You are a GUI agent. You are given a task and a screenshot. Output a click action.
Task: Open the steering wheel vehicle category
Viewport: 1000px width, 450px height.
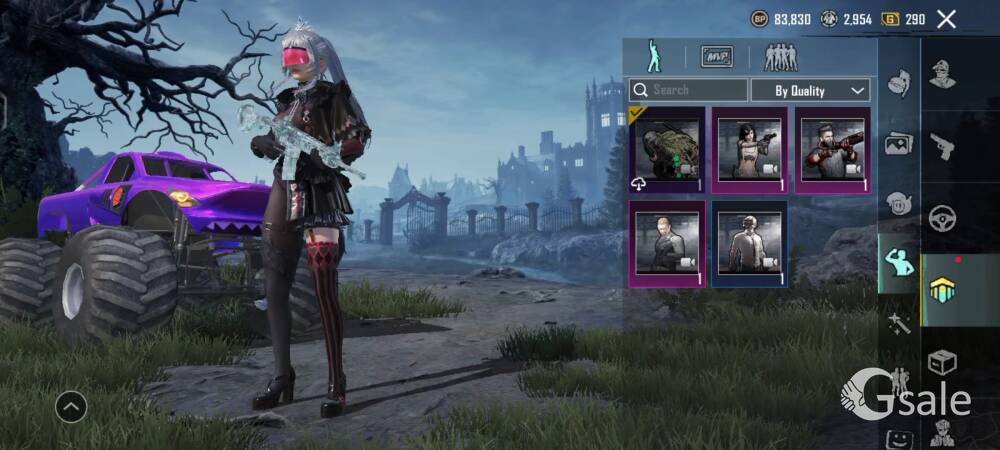pos(941,218)
